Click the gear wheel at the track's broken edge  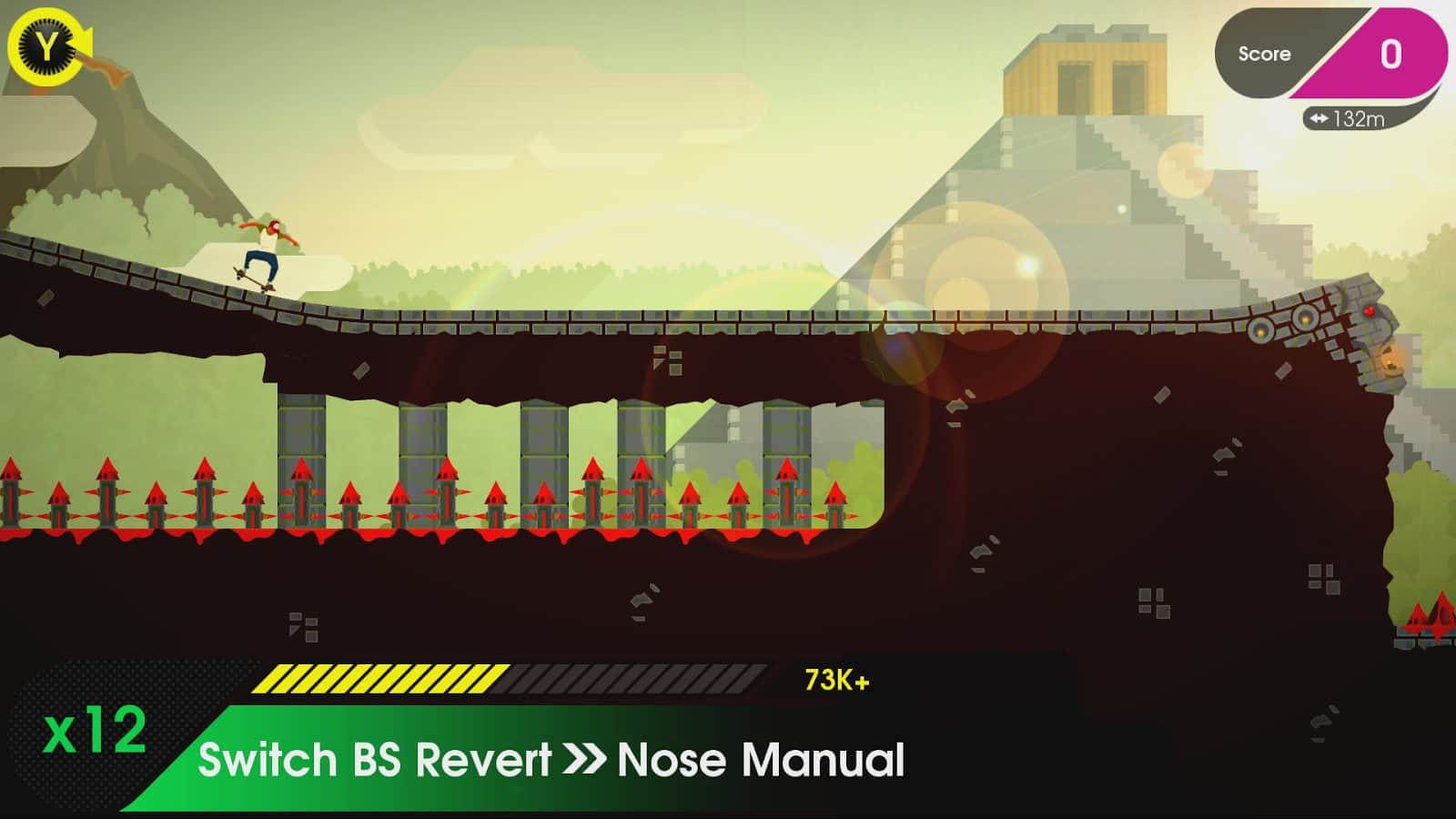[x=1304, y=318]
